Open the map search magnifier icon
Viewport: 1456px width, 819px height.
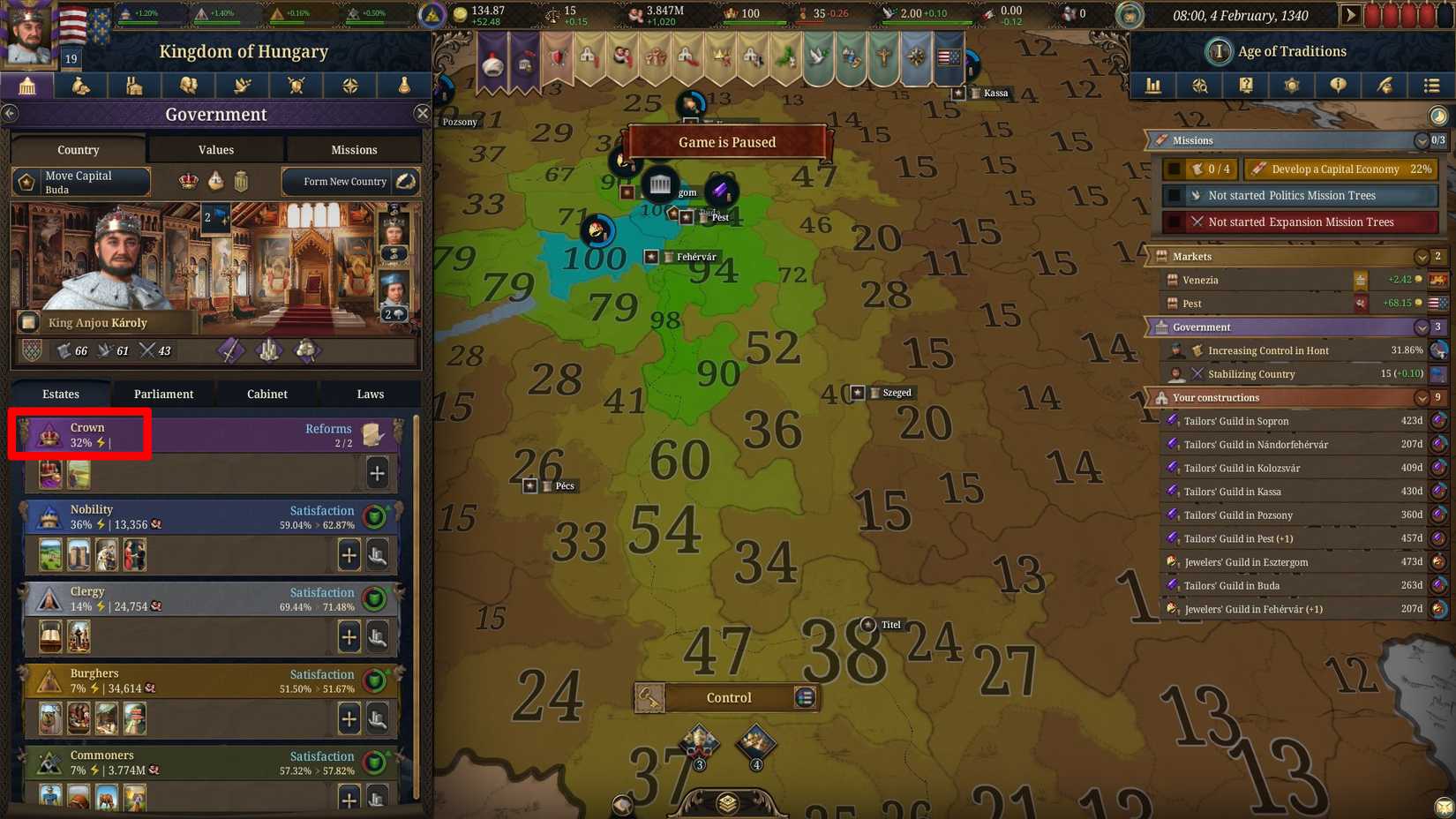click(x=1200, y=86)
